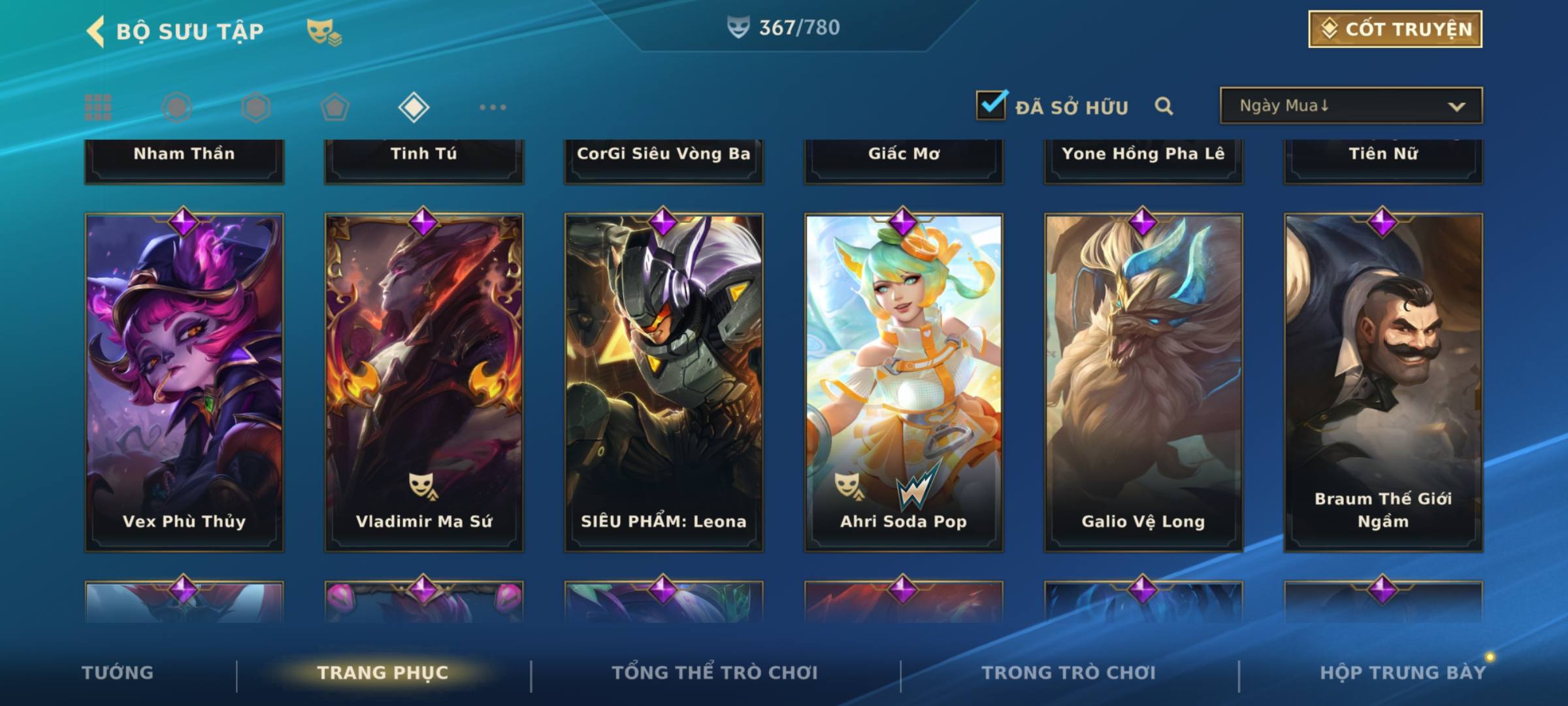This screenshot has height=706, width=1568.
Task: Toggle the Đã Sở Hữu checkbox
Action: 991,105
